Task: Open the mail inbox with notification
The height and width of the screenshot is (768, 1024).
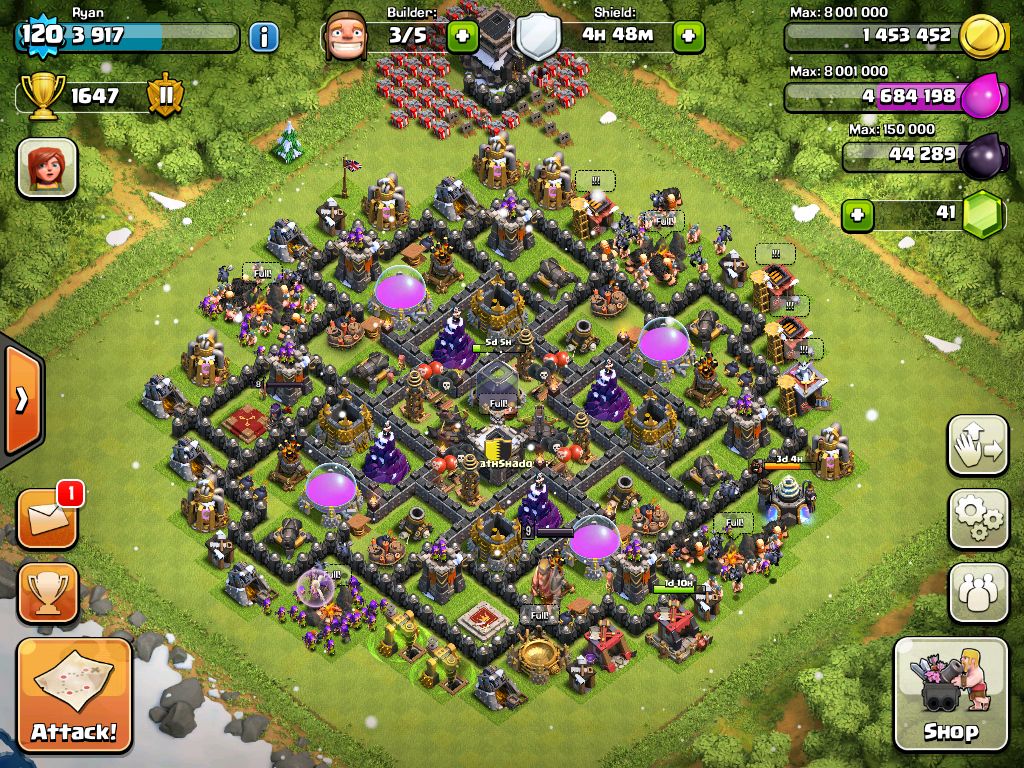Action: 47,520
